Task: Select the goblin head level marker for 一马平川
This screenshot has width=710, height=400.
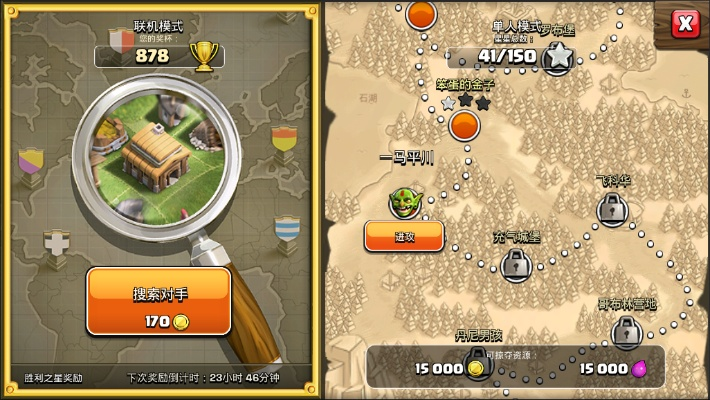Action: point(404,200)
